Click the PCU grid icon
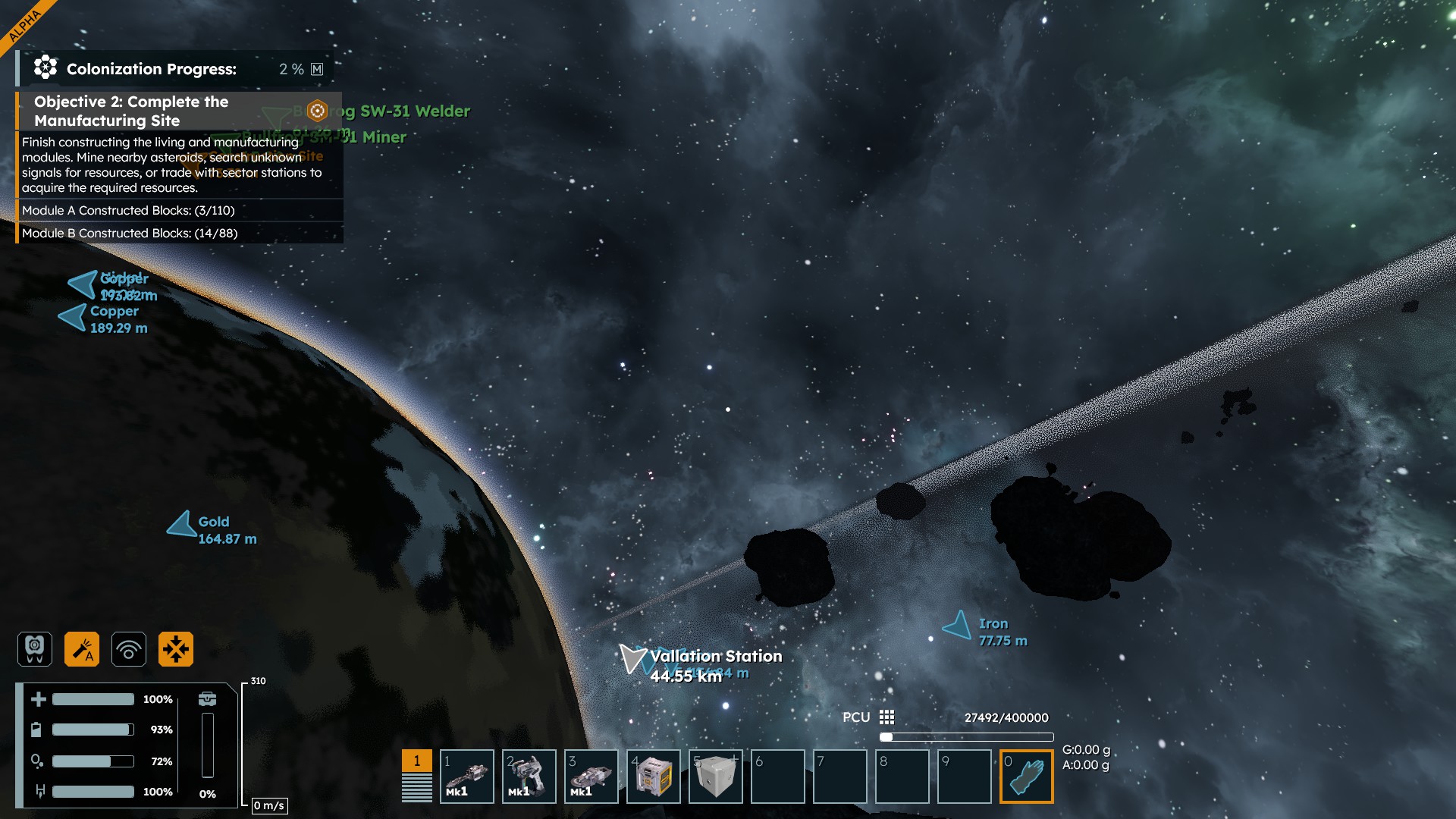The height and width of the screenshot is (819, 1456). click(x=886, y=717)
